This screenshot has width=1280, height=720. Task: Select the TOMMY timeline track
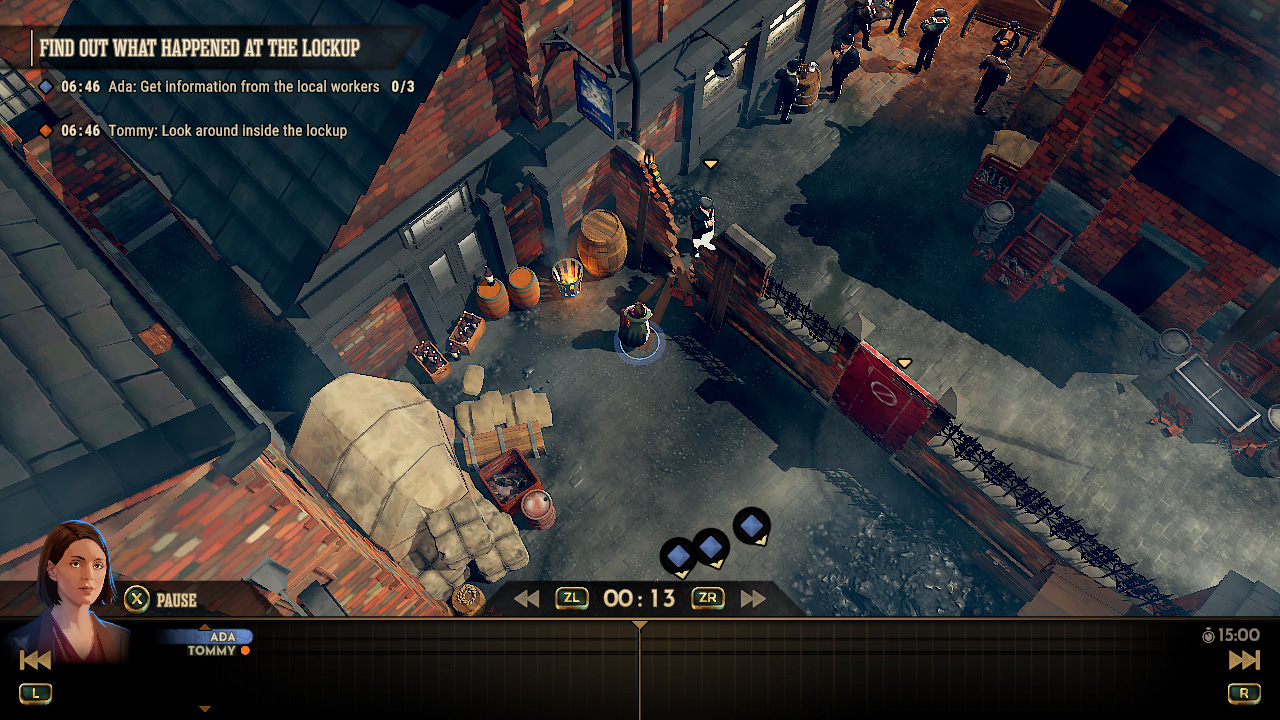(x=210, y=649)
